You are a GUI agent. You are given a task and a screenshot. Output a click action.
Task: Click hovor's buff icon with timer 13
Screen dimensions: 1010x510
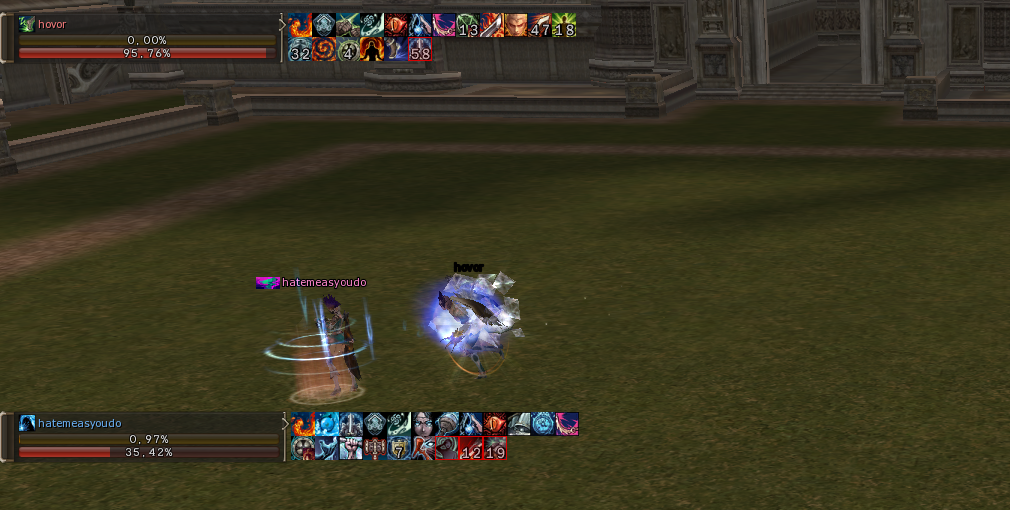coord(468,26)
